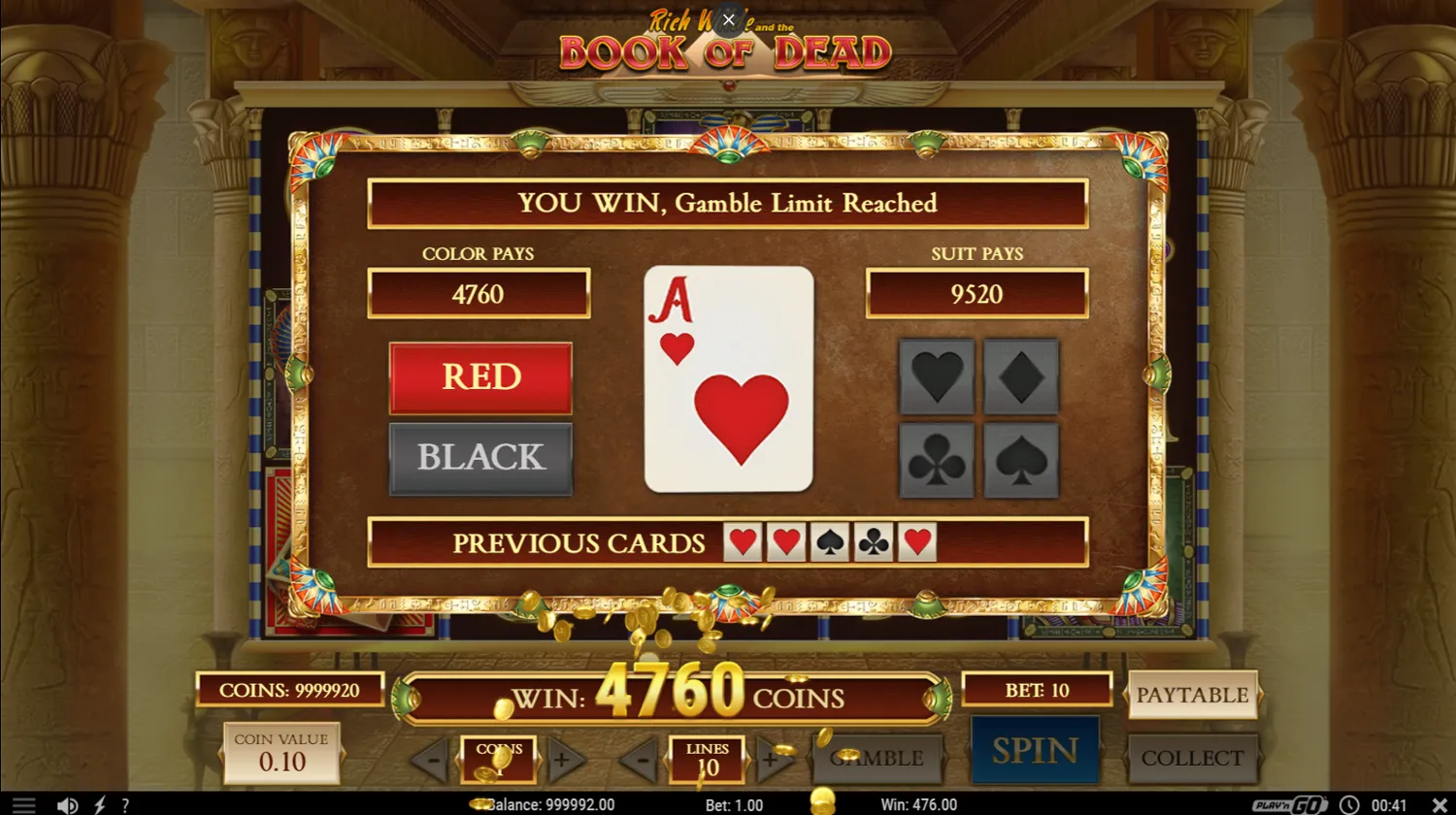The height and width of the screenshot is (815, 1456).
Task: Open the PAYTABLE
Action: click(1193, 695)
